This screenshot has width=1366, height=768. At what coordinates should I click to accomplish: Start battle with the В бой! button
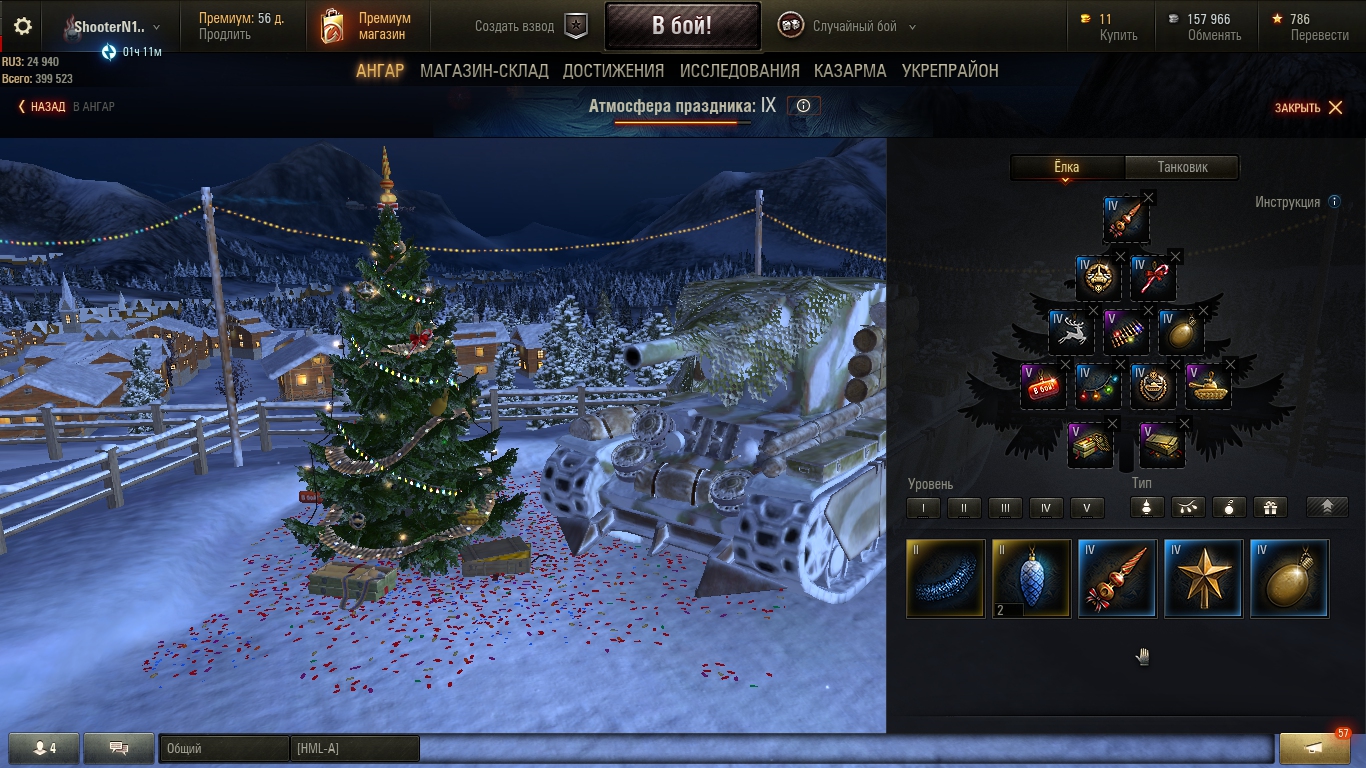(x=681, y=26)
